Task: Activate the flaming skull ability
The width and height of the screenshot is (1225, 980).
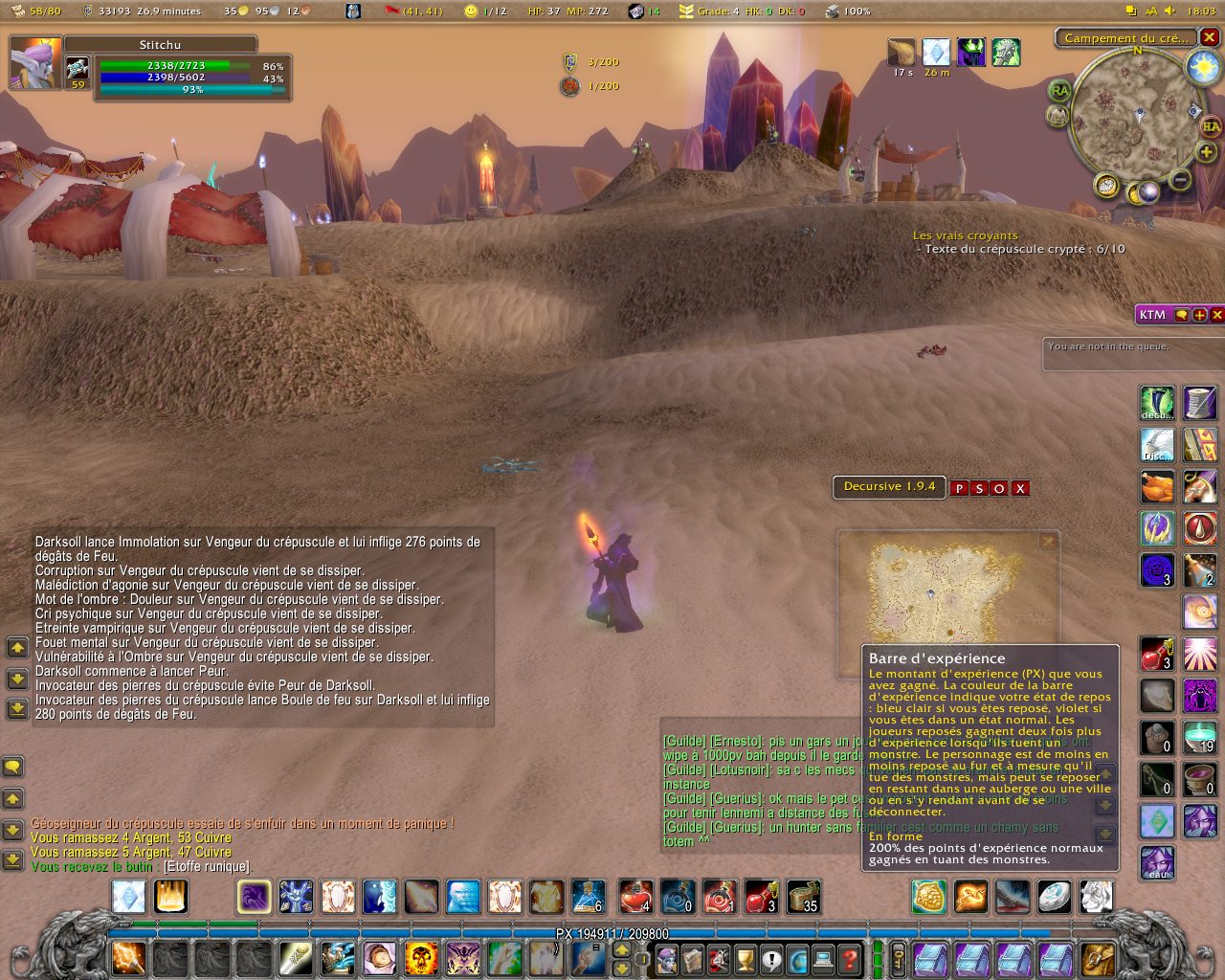Action: (420, 957)
